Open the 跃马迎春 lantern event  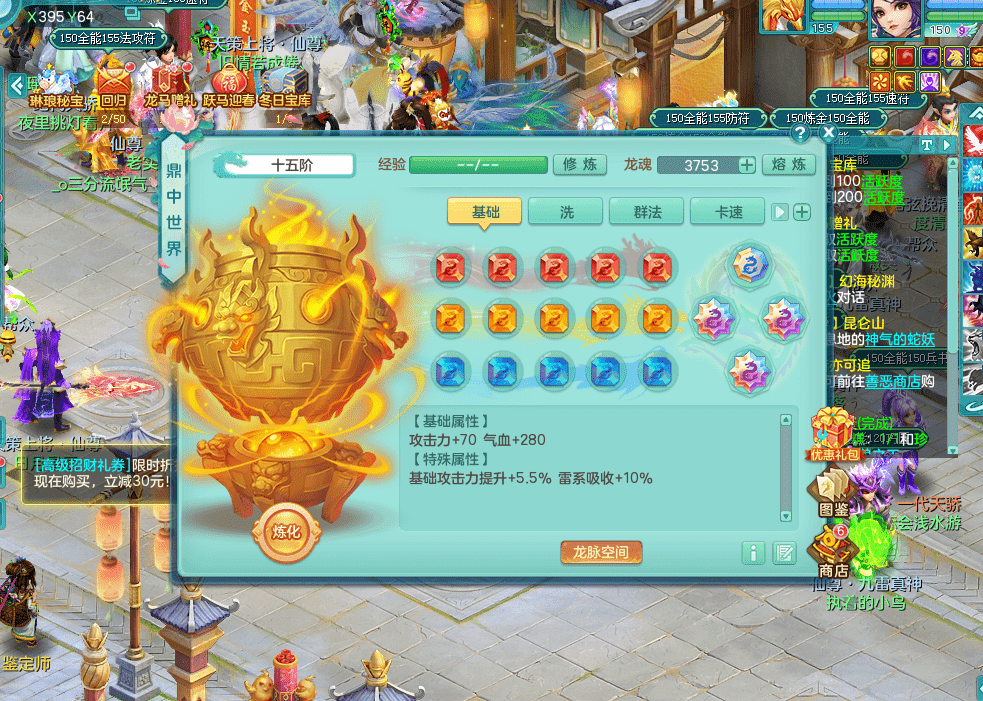coord(229,83)
